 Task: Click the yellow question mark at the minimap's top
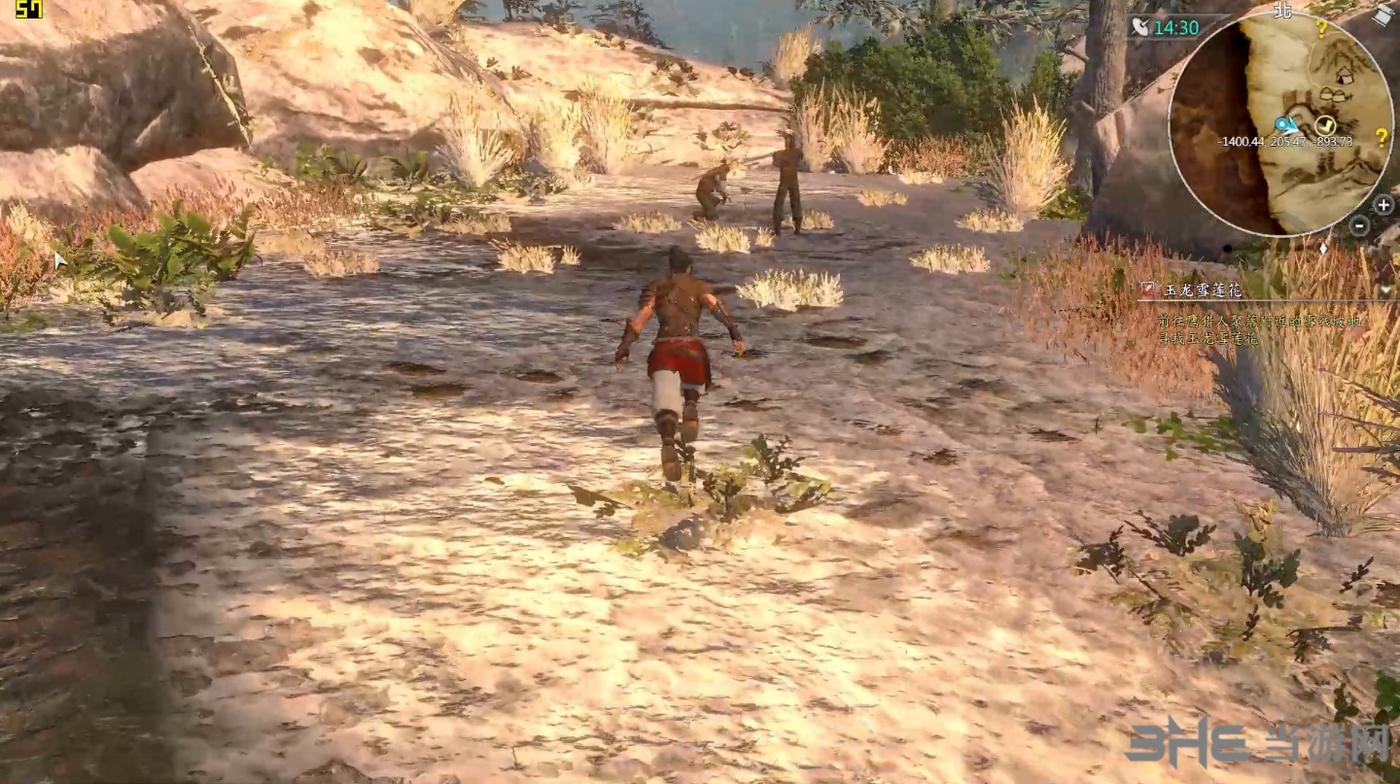click(1321, 28)
